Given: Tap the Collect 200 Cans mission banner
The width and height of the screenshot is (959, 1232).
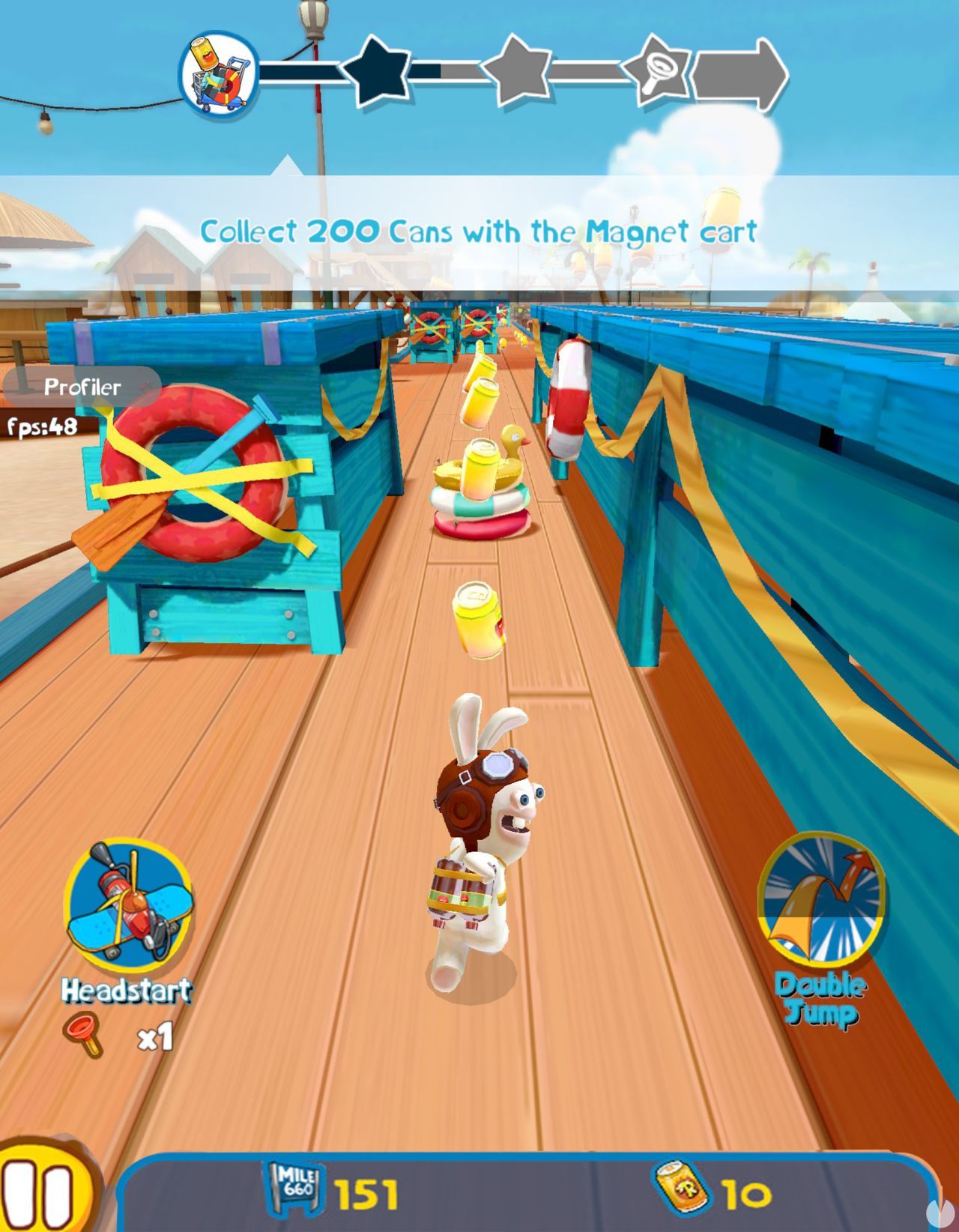Looking at the screenshot, I should tap(479, 232).
